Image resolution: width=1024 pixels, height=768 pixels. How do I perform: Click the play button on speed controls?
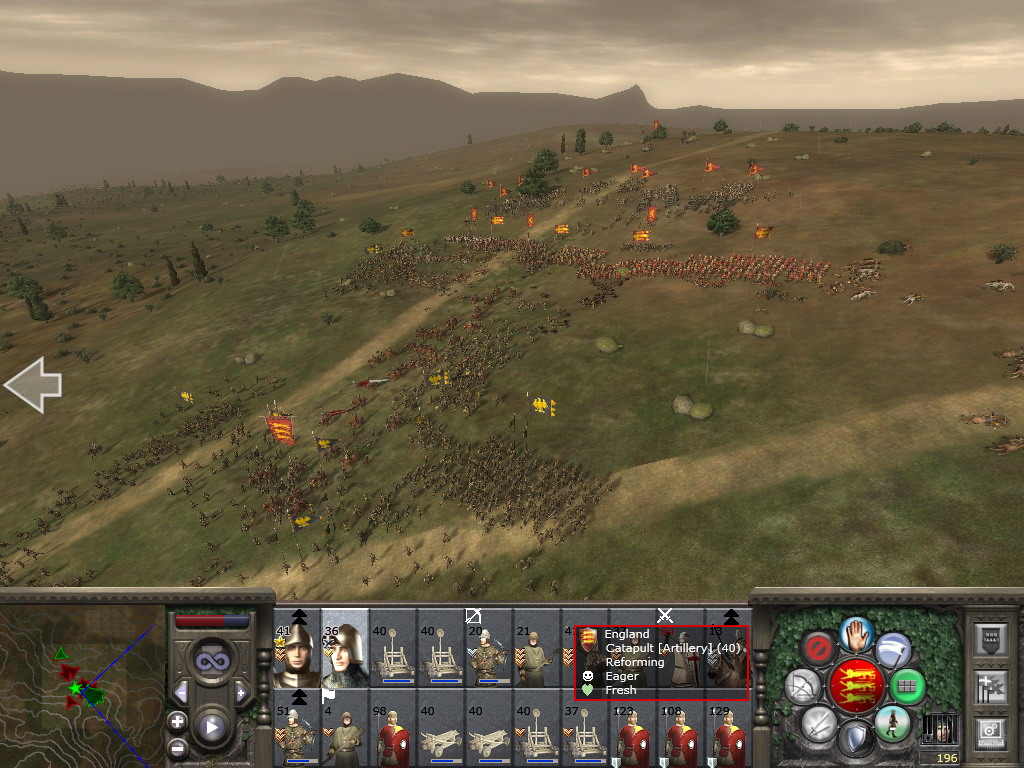pyautogui.click(x=211, y=727)
